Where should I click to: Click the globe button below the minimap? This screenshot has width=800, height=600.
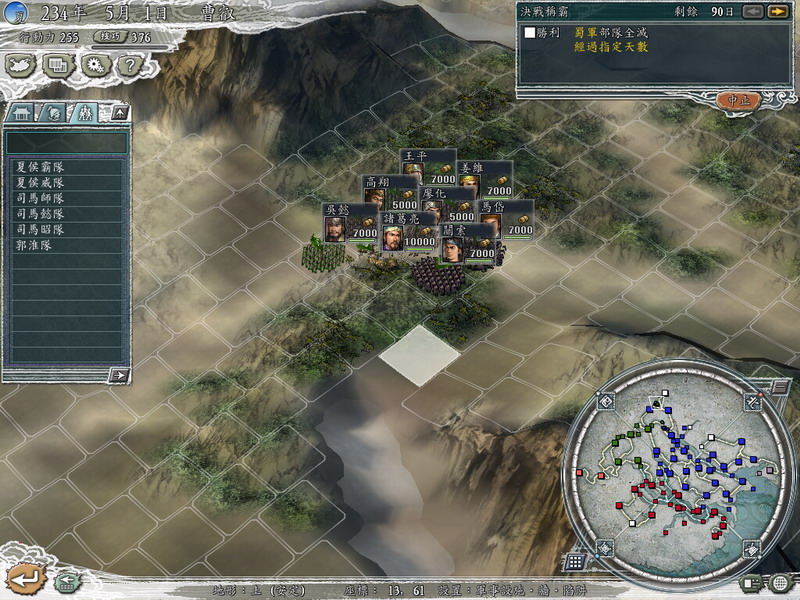click(x=779, y=582)
